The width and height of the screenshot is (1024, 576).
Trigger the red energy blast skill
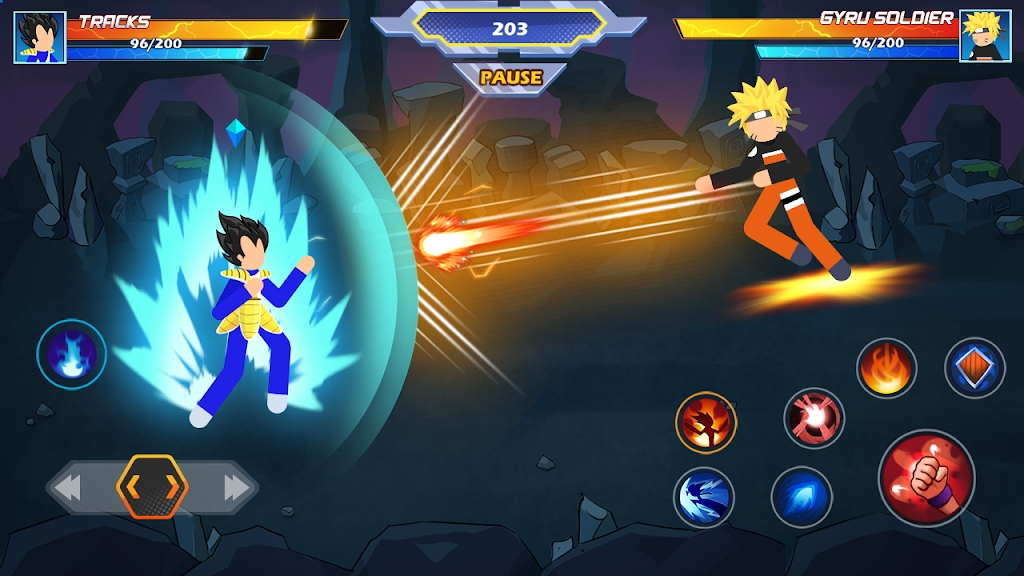point(814,418)
